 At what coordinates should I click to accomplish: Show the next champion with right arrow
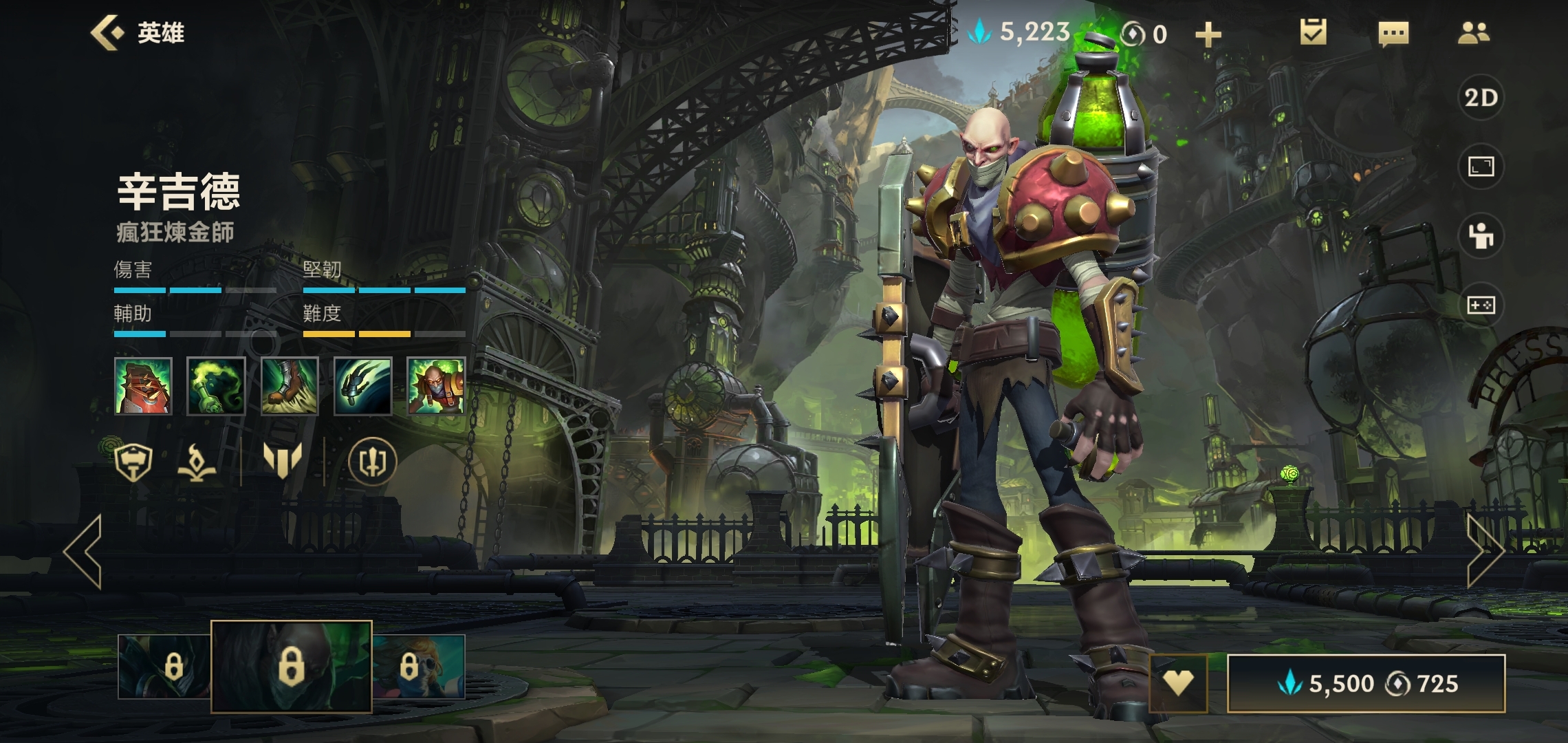(x=1485, y=551)
